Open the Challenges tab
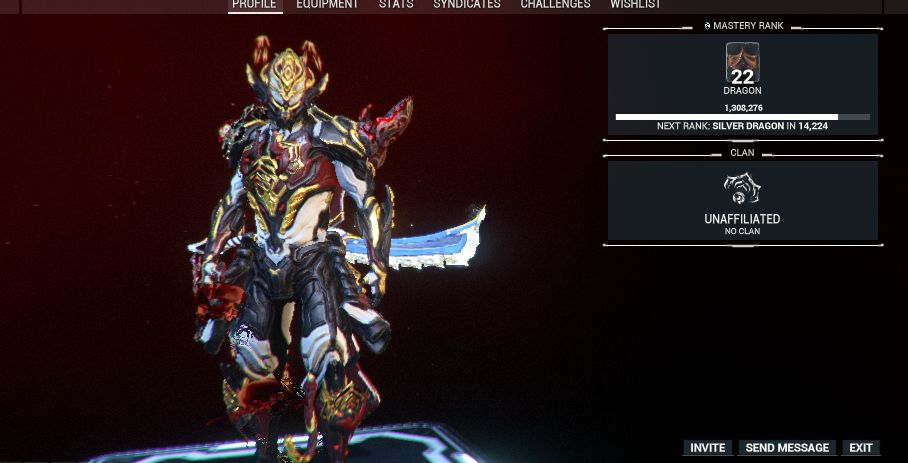This screenshot has width=908, height=463. 555,5
